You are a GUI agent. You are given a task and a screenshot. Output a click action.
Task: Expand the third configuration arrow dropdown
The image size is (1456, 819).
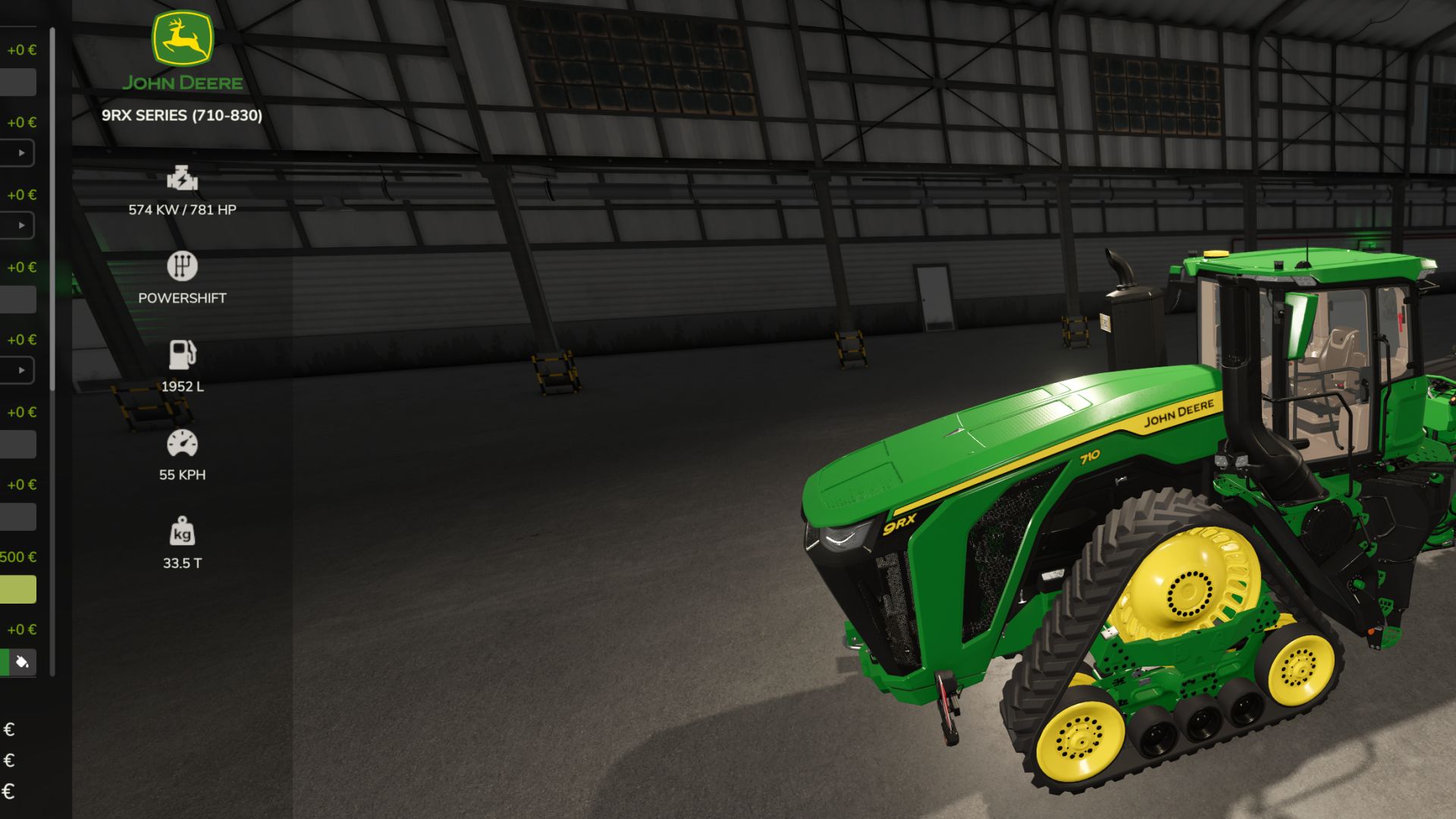20,372
